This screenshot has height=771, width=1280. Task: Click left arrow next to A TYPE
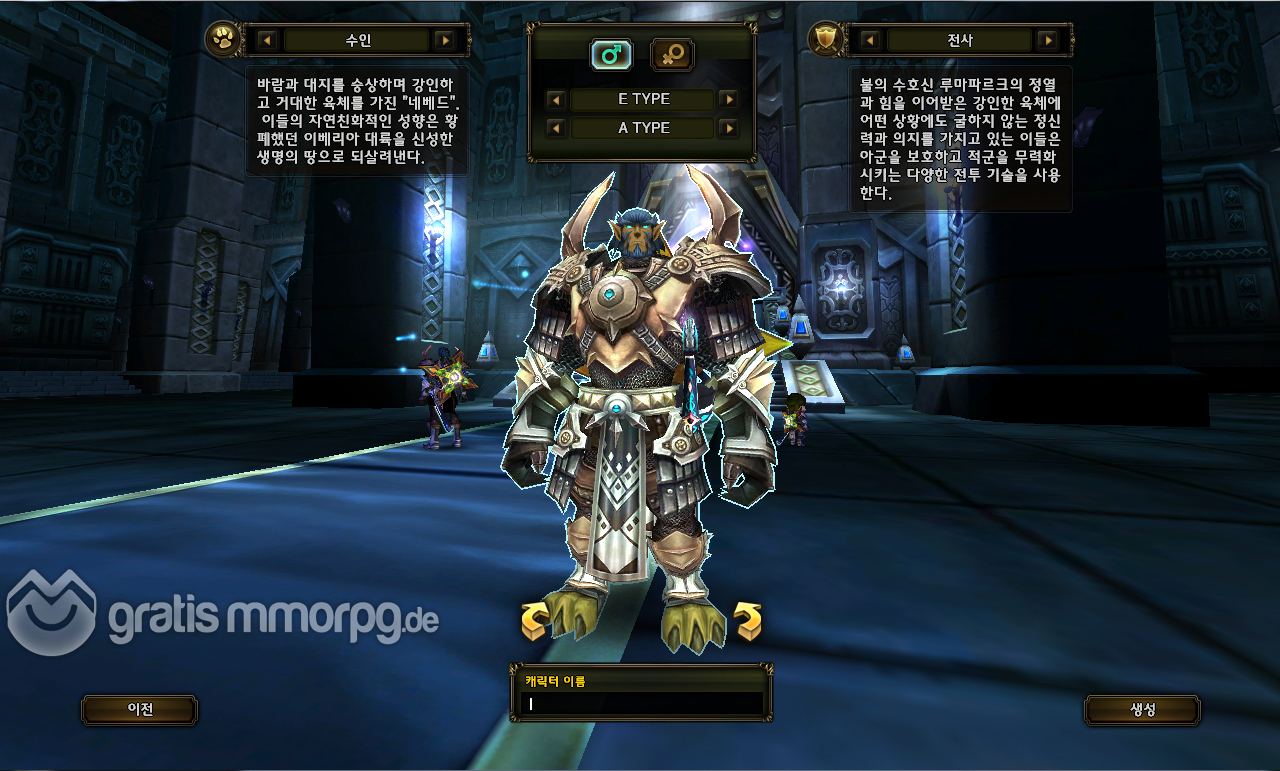tap(556, 128)
